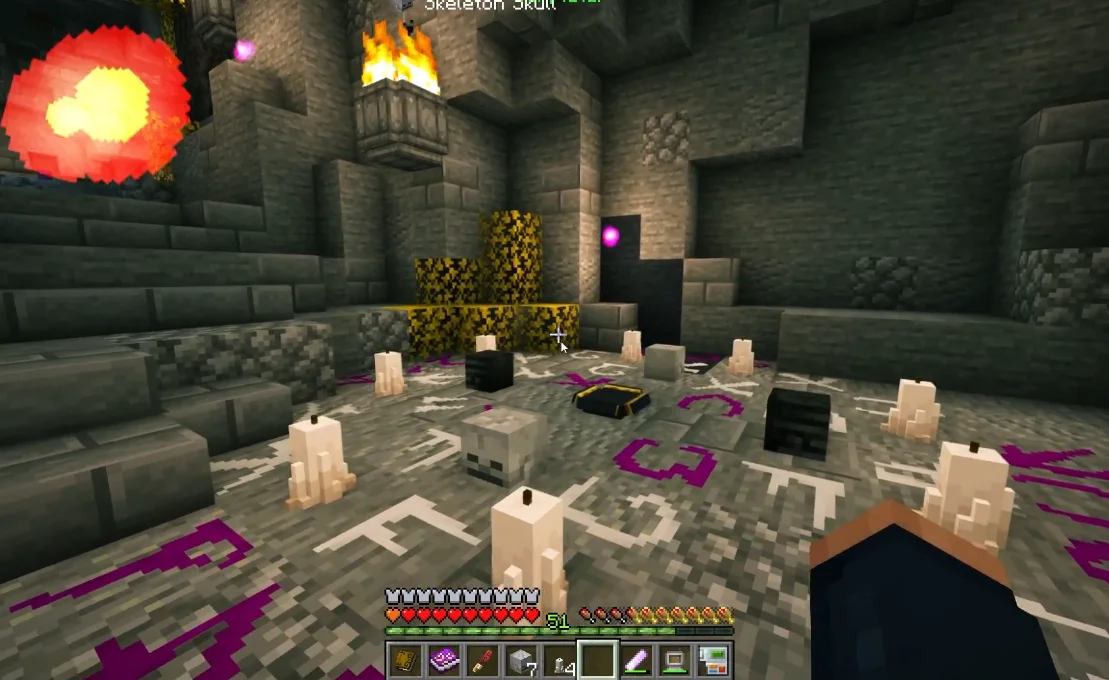1109x680 pixels.
Task: Pick the candle stack hotbar slot
Action: (x=559, y=660)
